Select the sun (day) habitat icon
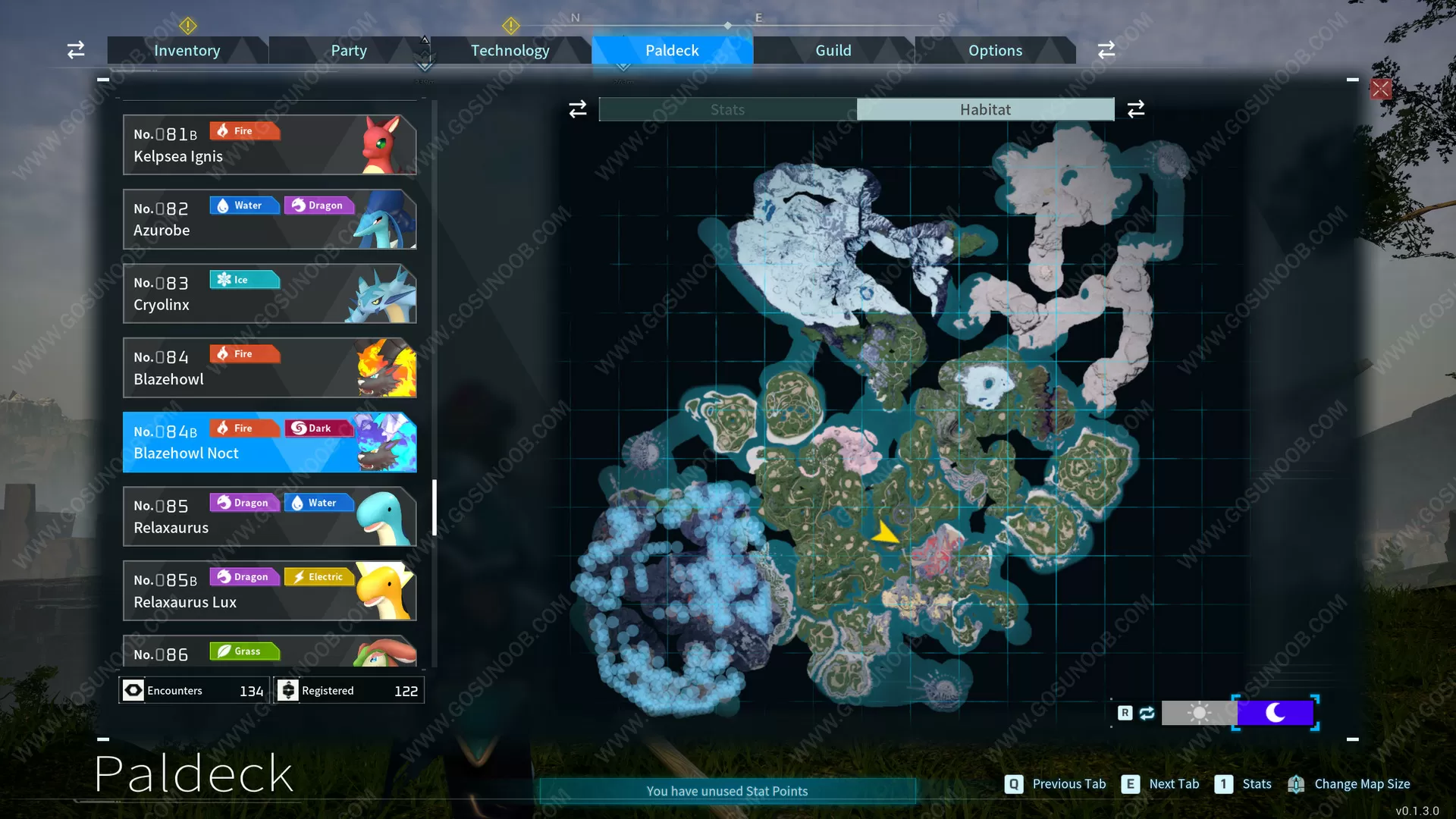 (1198, 713)
